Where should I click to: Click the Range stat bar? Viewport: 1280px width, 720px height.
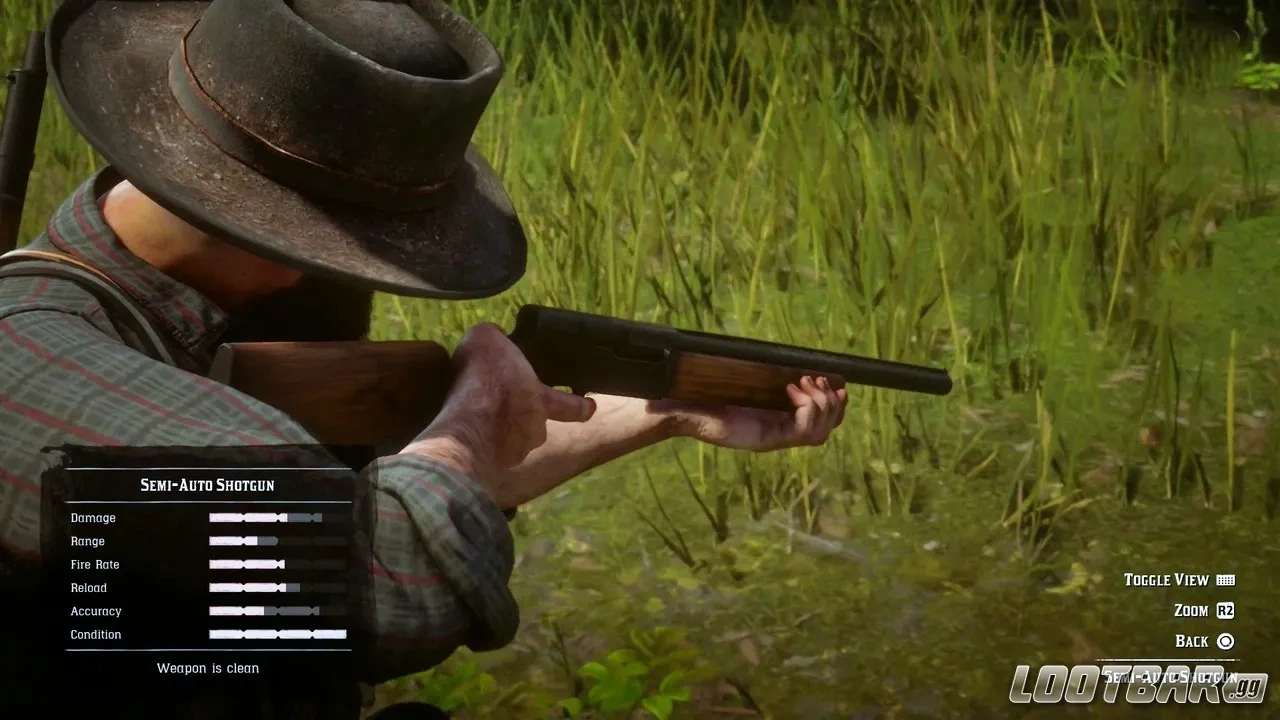(x=265, y=541)
